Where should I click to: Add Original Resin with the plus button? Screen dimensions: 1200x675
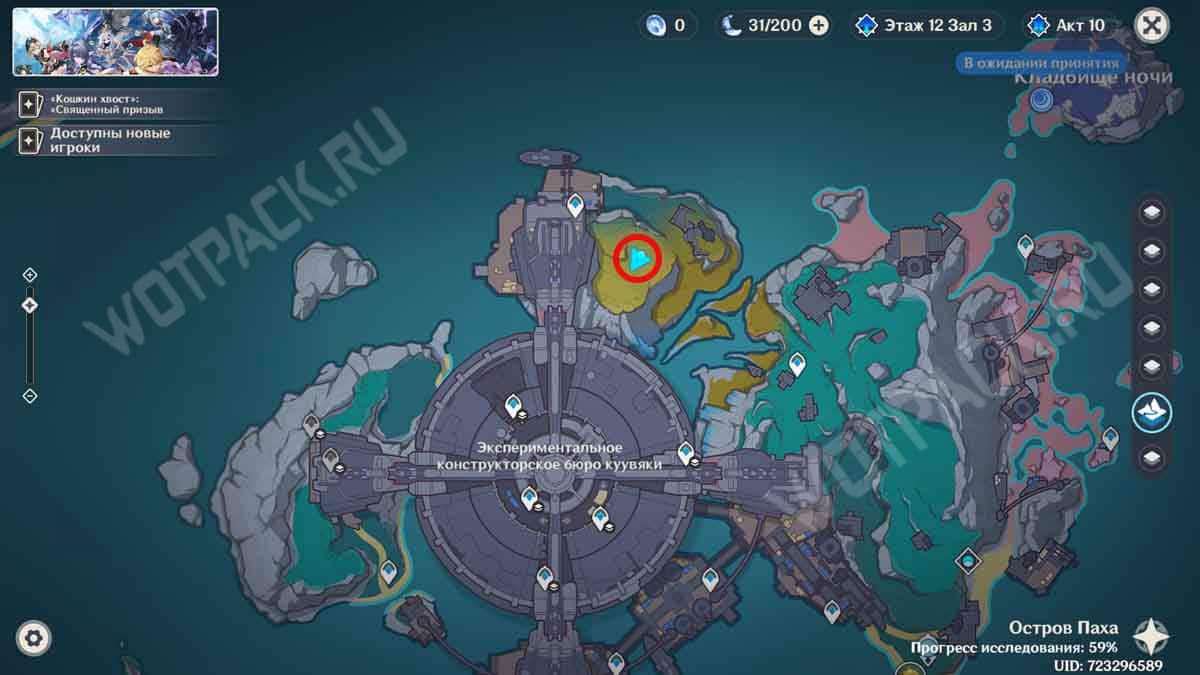click(x=819, y=25)
